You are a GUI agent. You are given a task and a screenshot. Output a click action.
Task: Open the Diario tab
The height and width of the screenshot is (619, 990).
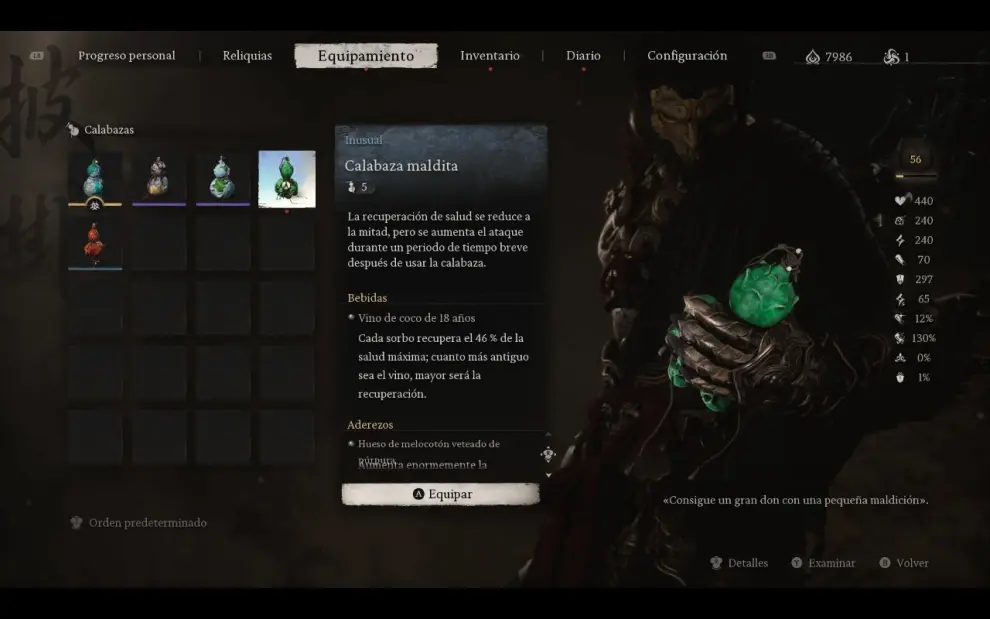click(583, 56)
